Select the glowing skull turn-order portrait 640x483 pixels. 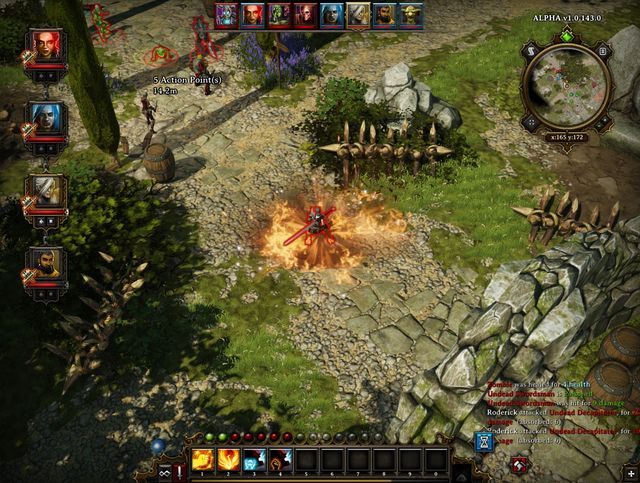pyautogui.click(x=228, y=15)
